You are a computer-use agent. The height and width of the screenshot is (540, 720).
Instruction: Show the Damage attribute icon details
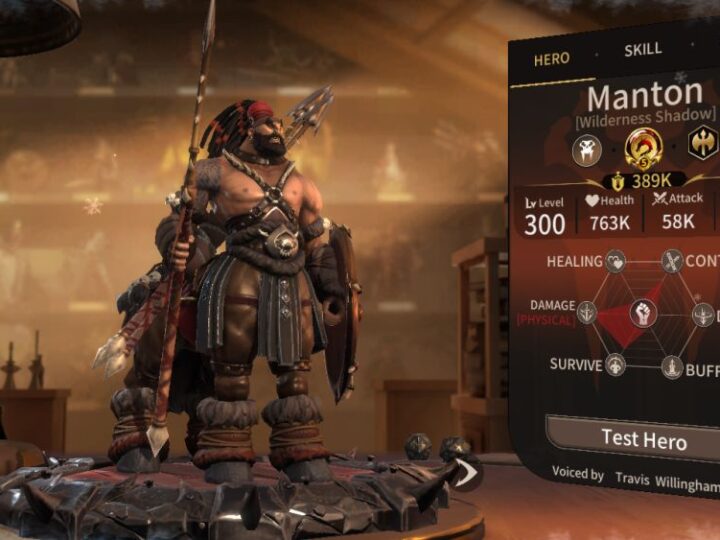(x=587, y=313)
